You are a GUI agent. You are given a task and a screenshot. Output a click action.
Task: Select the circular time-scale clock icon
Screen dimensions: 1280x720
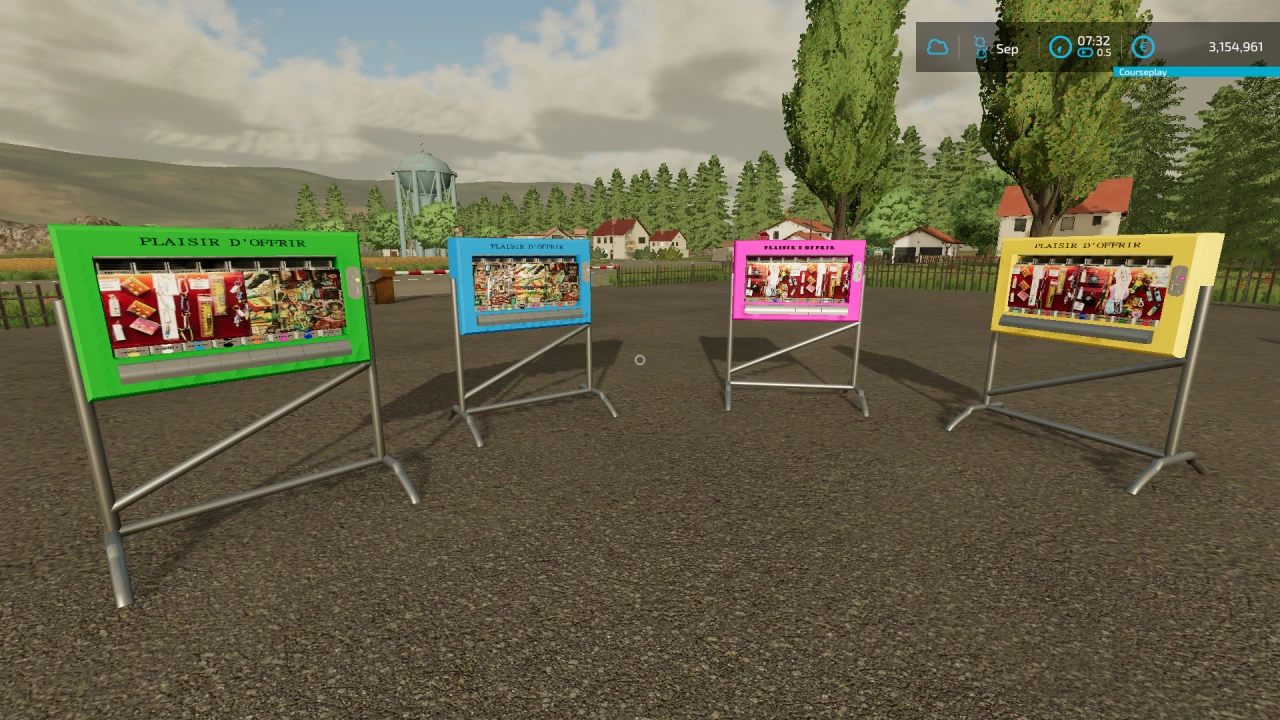point(1060,47)
